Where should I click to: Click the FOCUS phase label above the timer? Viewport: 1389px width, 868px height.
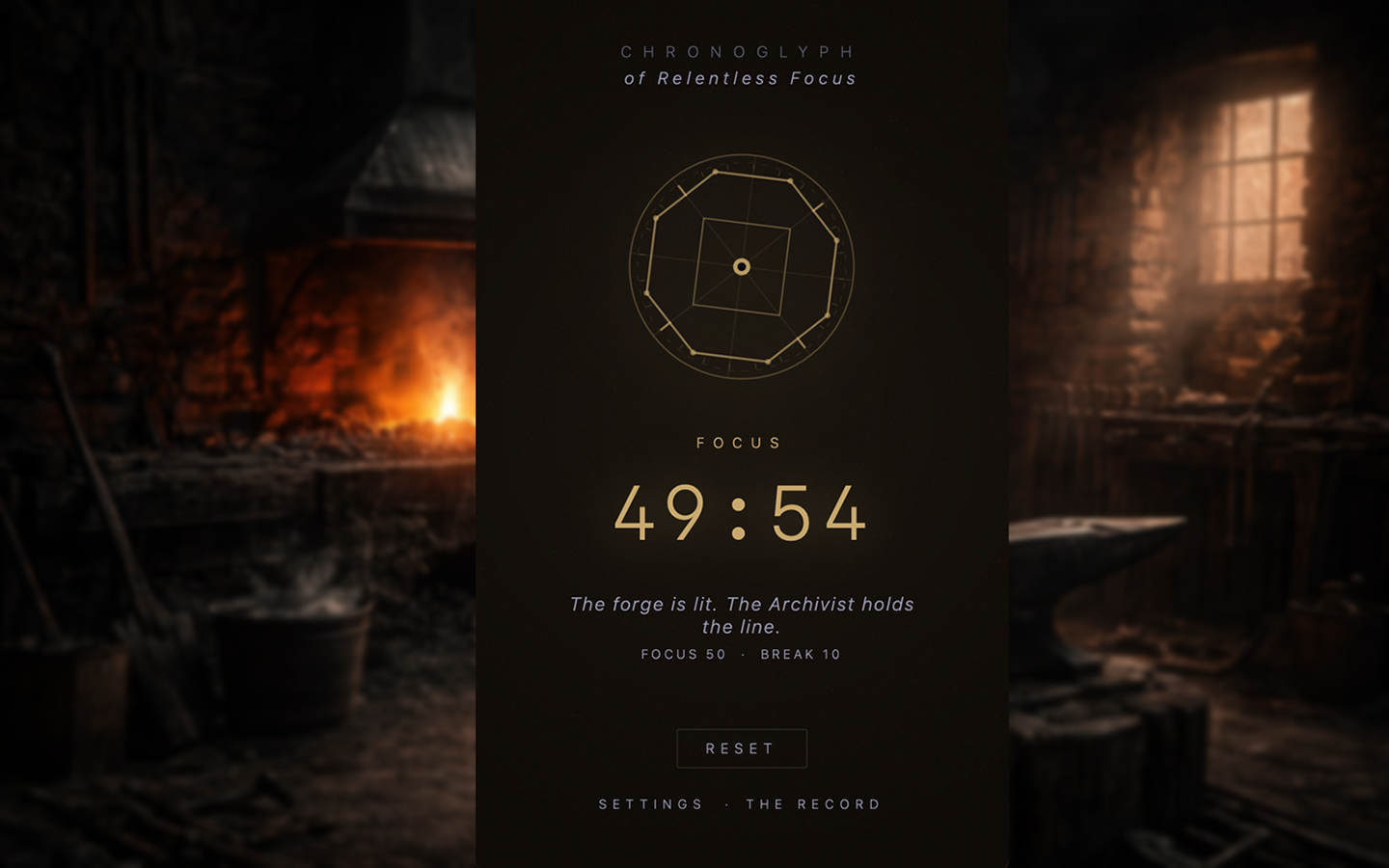741,443
